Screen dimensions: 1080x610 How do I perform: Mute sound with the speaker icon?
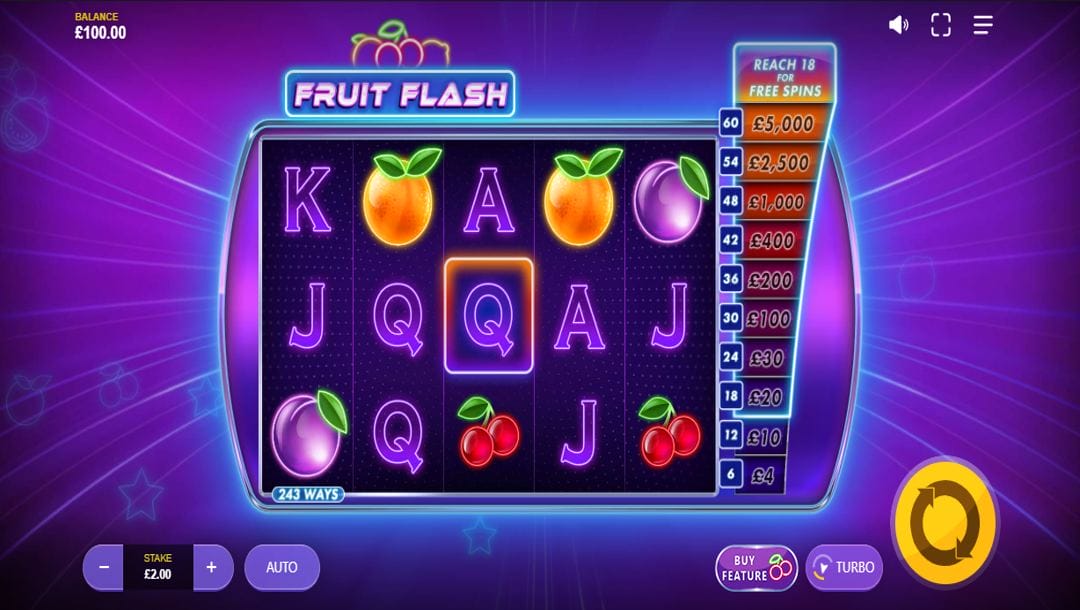tap(898, 25)
